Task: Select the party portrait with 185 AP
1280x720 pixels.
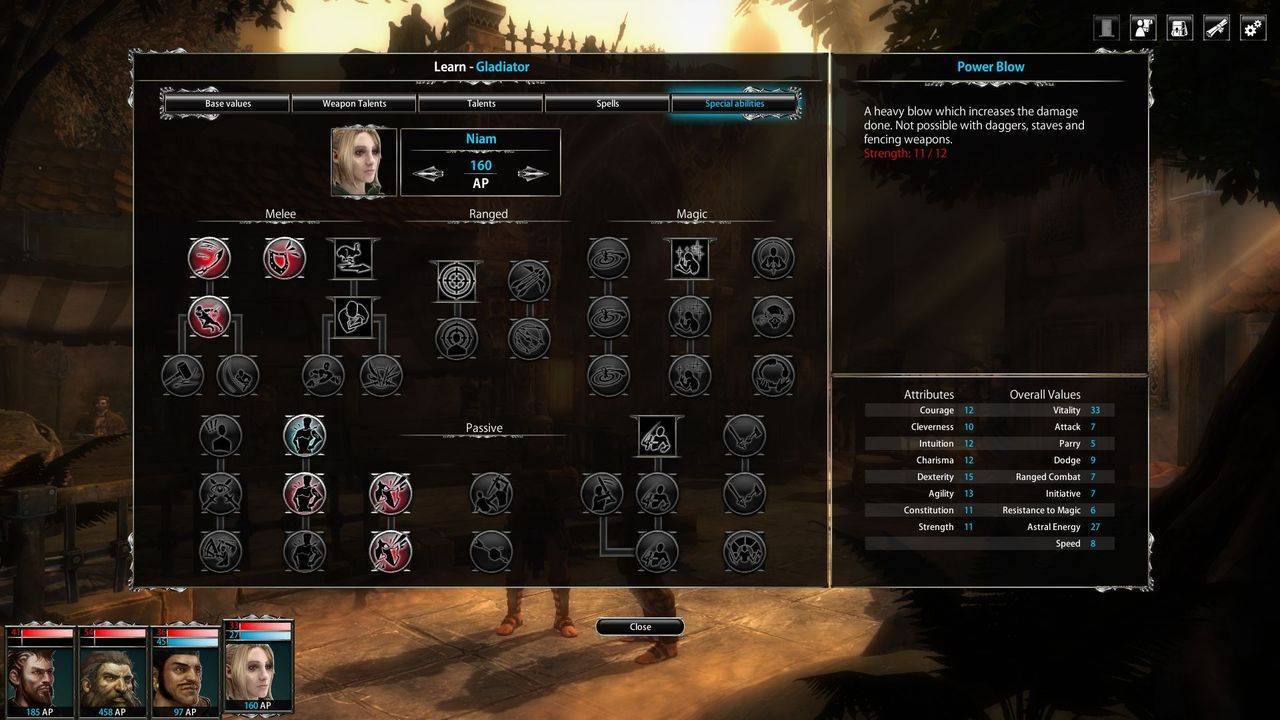Action: point(40,672)
